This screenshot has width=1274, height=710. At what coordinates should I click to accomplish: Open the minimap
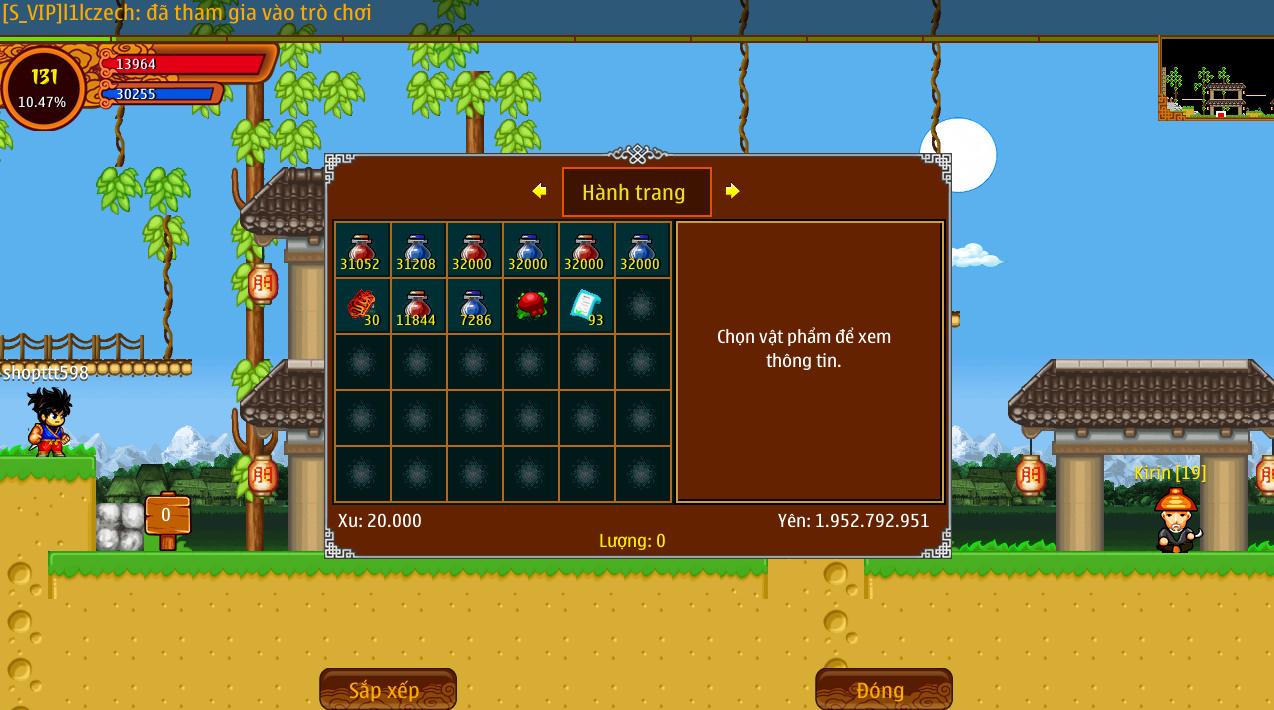coord(1215,79)
